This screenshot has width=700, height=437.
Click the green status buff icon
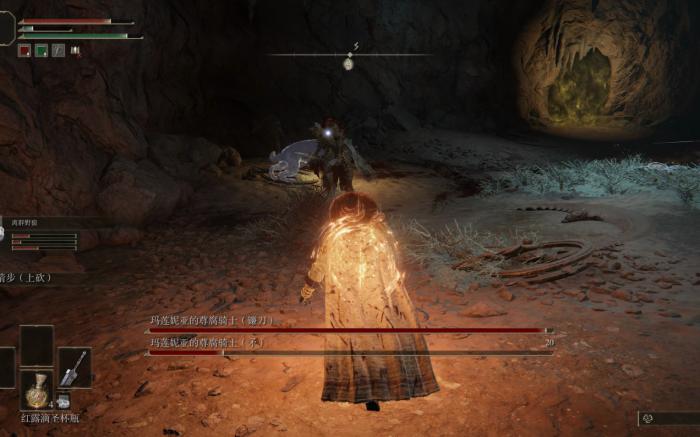(41, 50)
